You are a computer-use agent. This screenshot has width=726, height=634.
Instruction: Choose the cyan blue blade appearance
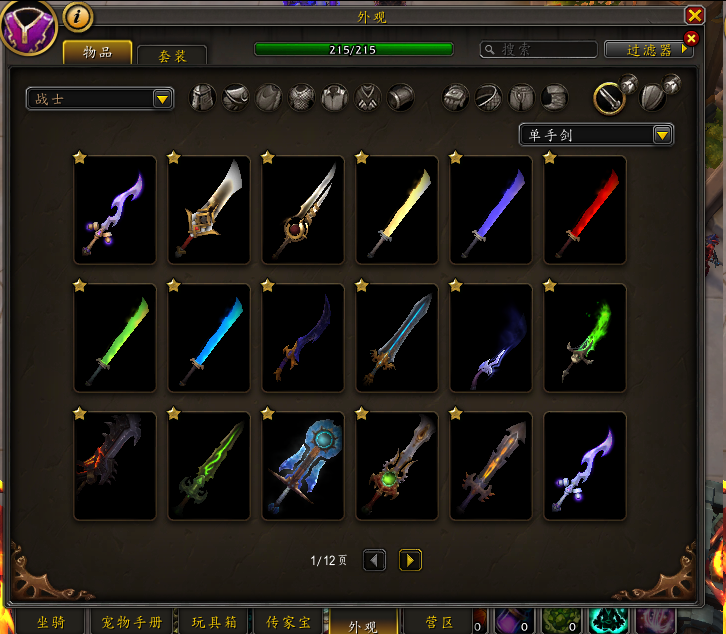(x=209, y=338)
